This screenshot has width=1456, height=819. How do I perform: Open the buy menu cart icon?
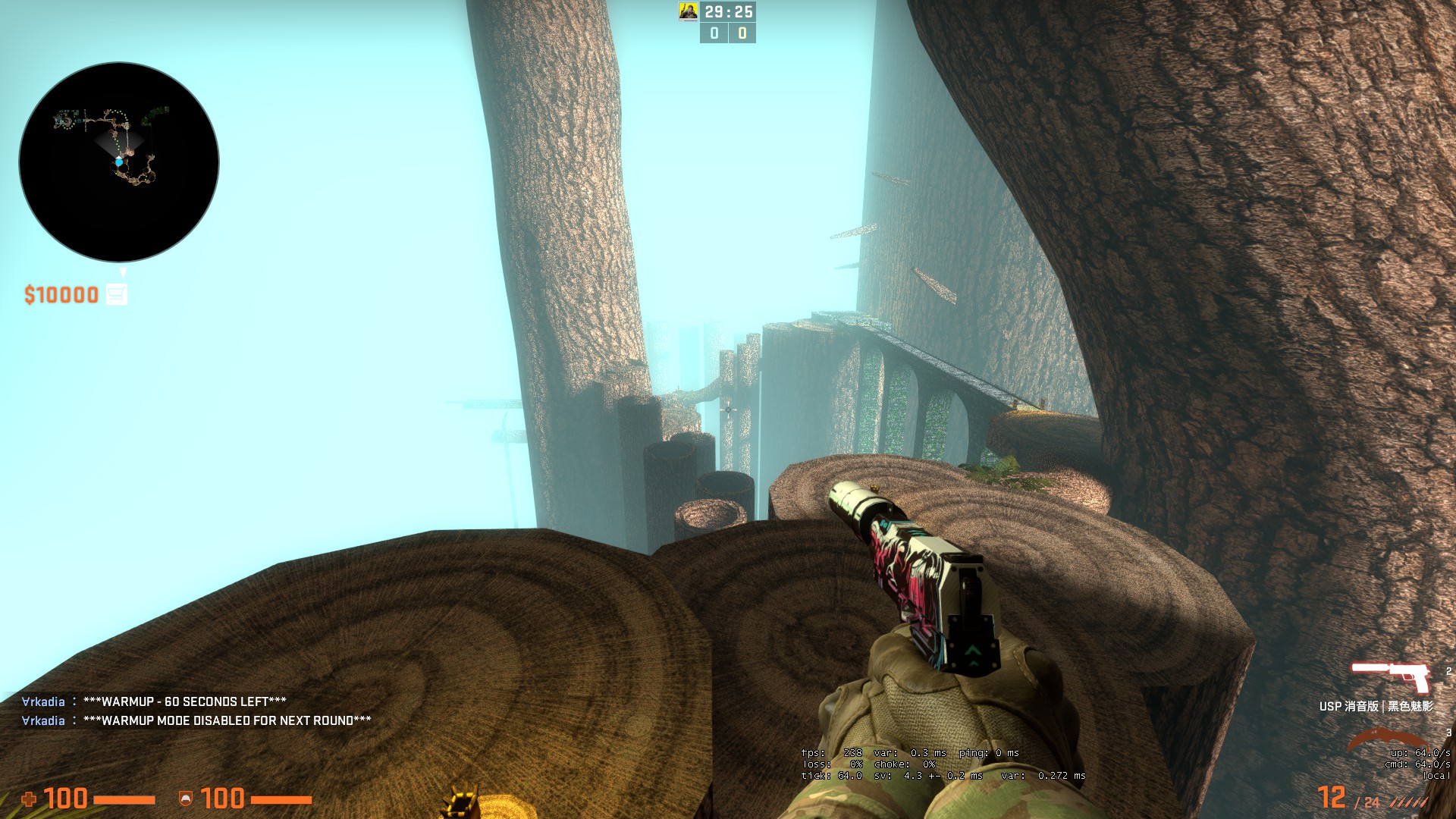pyautogui.click(x=116, y=294)
